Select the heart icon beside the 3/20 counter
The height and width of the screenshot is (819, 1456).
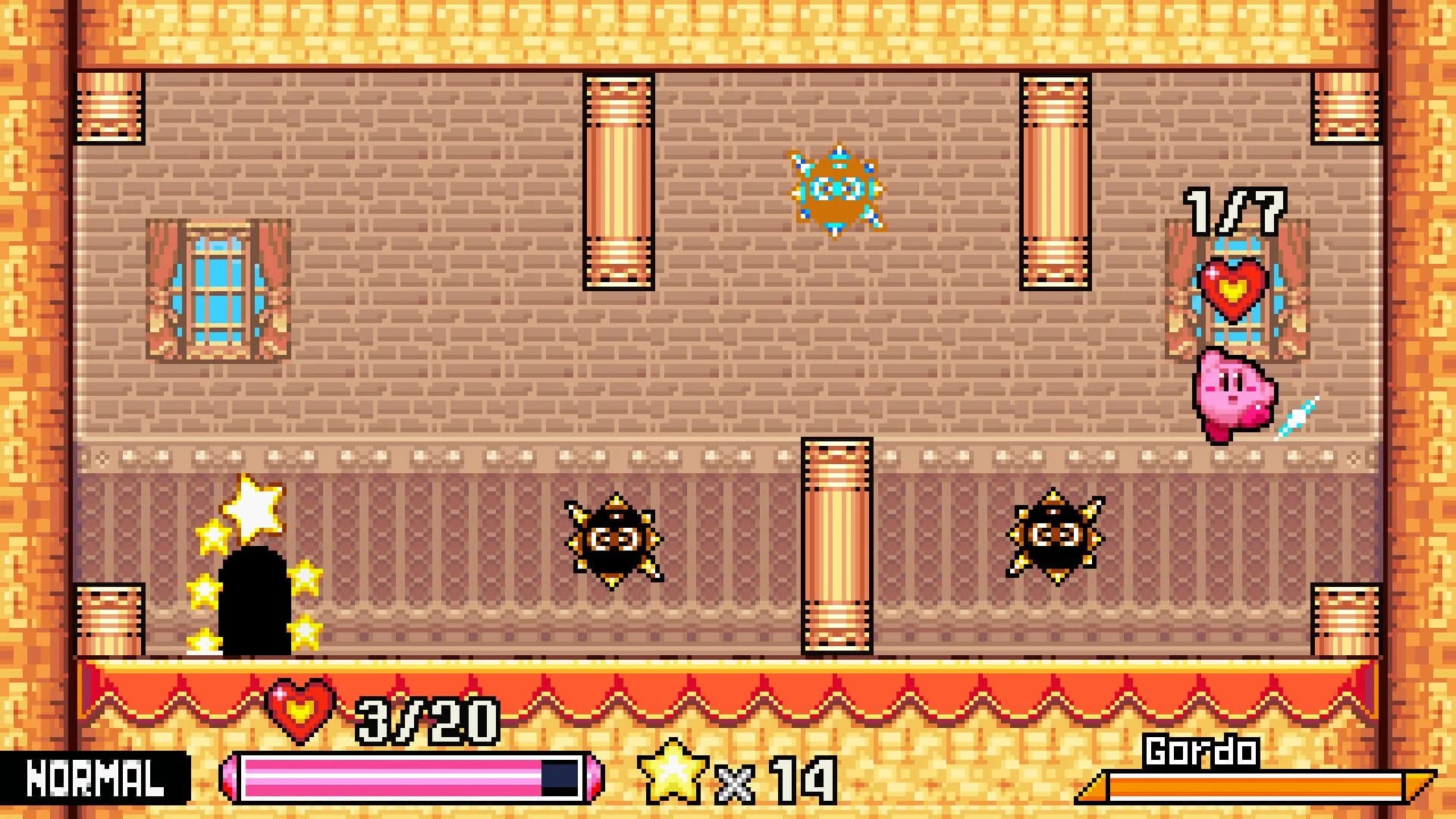[x=298, y=714]
